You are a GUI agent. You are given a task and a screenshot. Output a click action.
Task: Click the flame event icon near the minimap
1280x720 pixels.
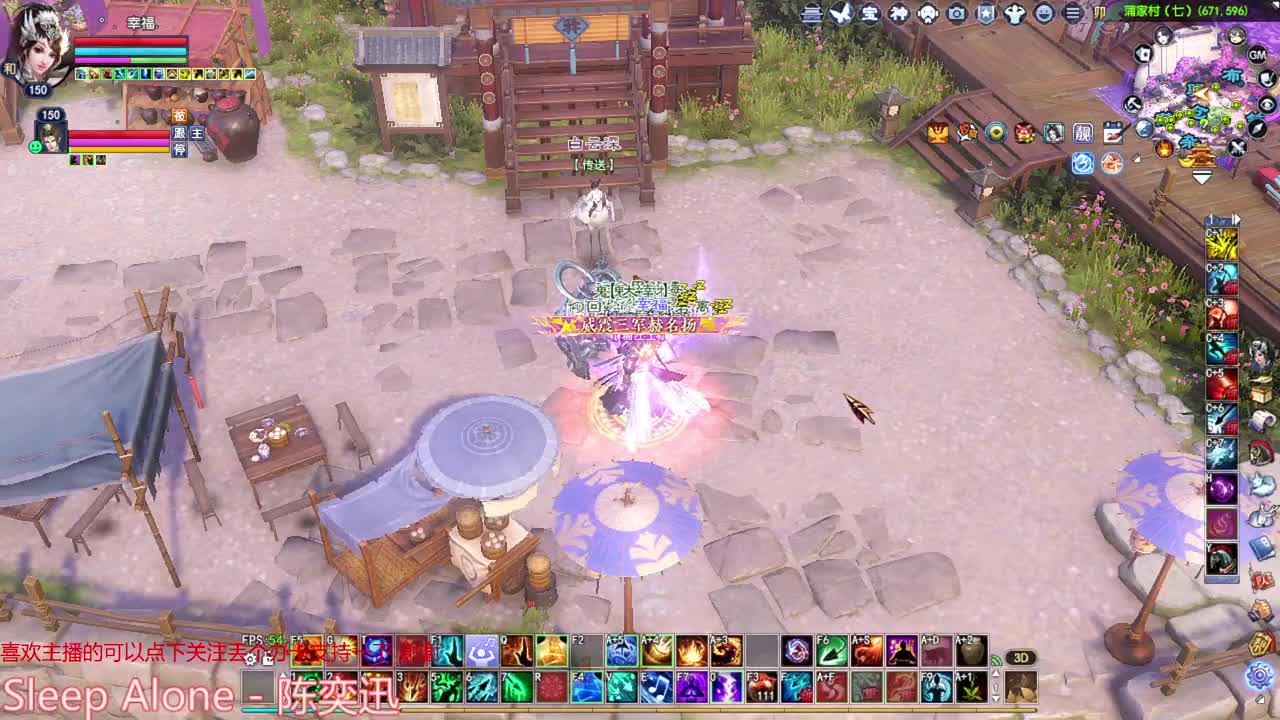click(x=1165, y=150)
